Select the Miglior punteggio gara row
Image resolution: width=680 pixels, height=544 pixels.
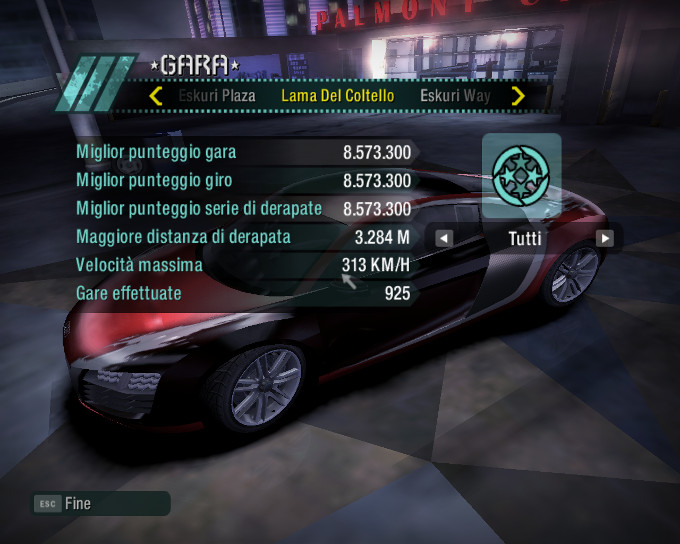[x=243, y=153]
